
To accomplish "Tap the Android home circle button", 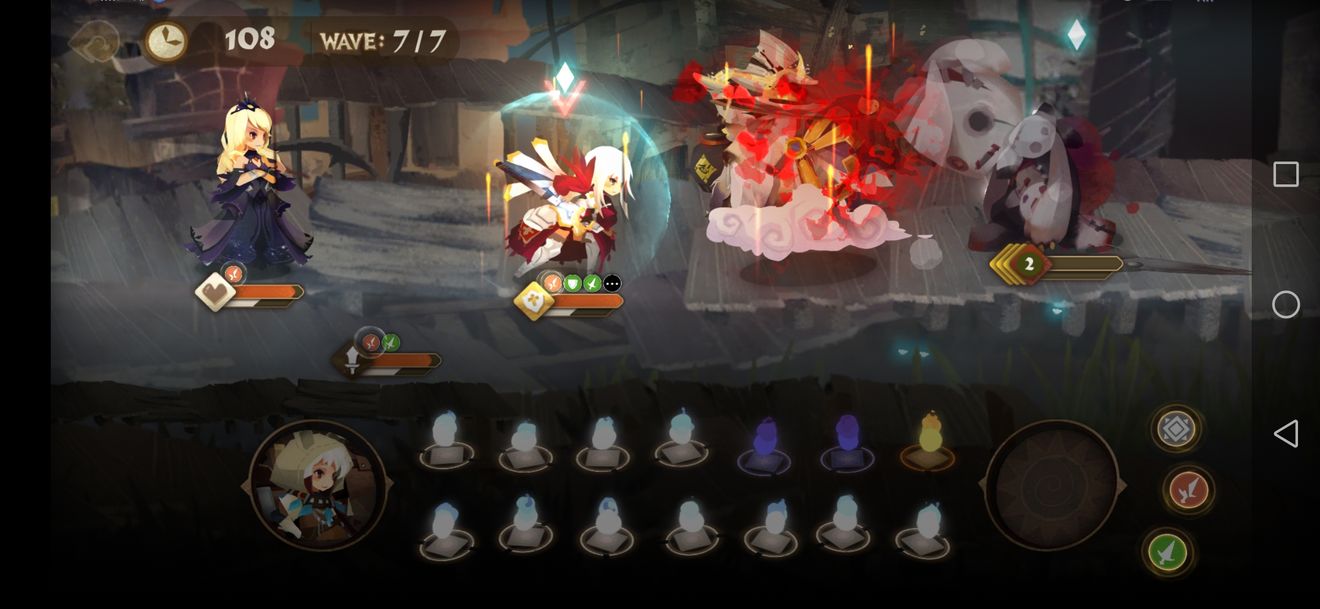I will [1286, 304].
